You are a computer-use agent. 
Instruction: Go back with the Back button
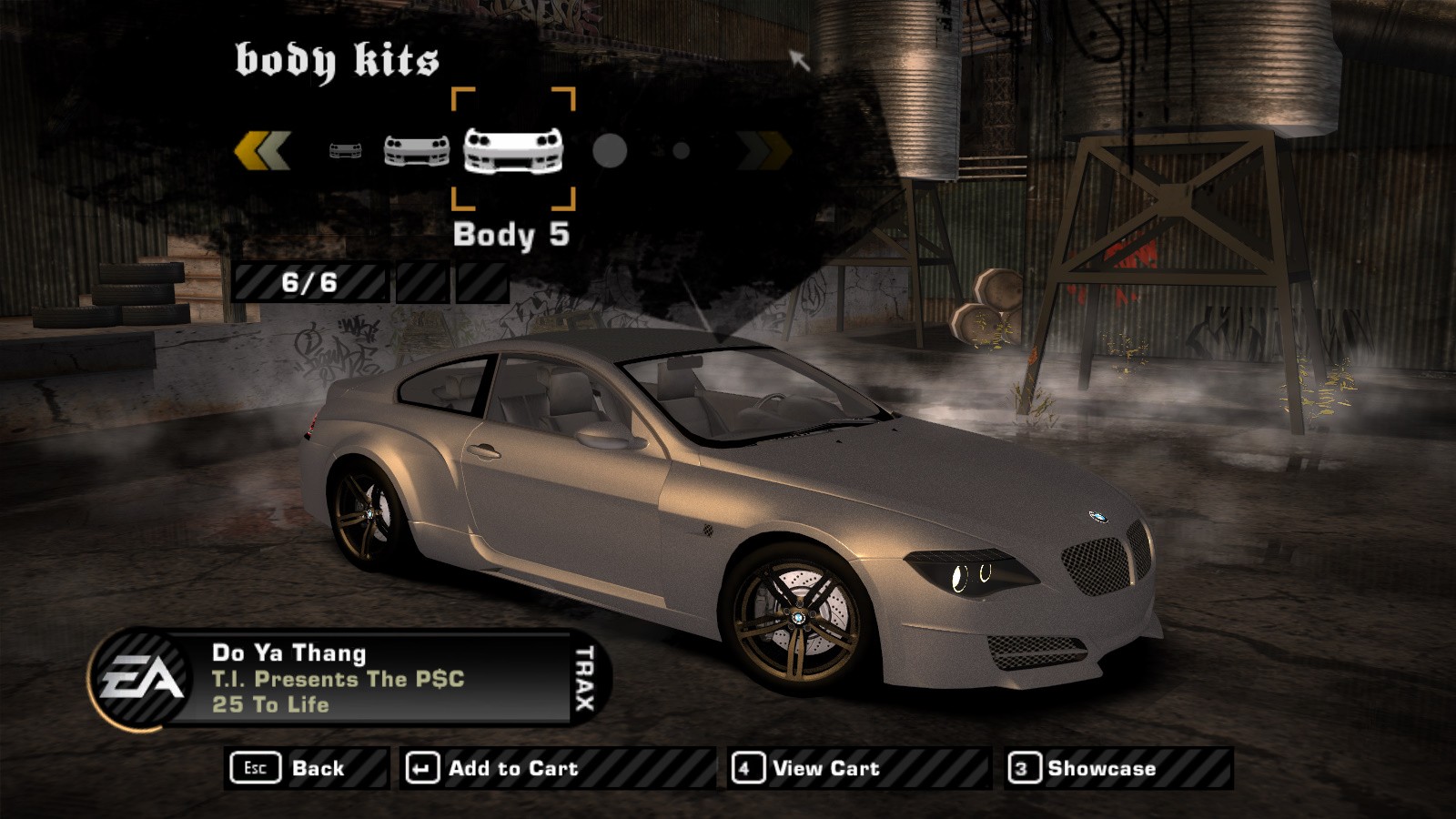coord(306,768)
